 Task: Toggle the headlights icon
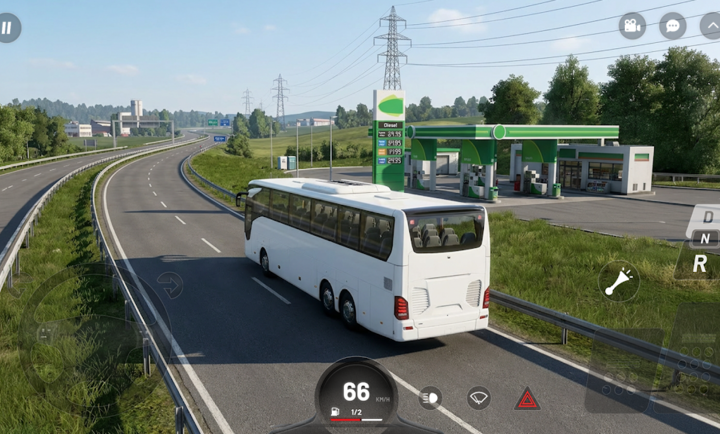tap(430, 398)
